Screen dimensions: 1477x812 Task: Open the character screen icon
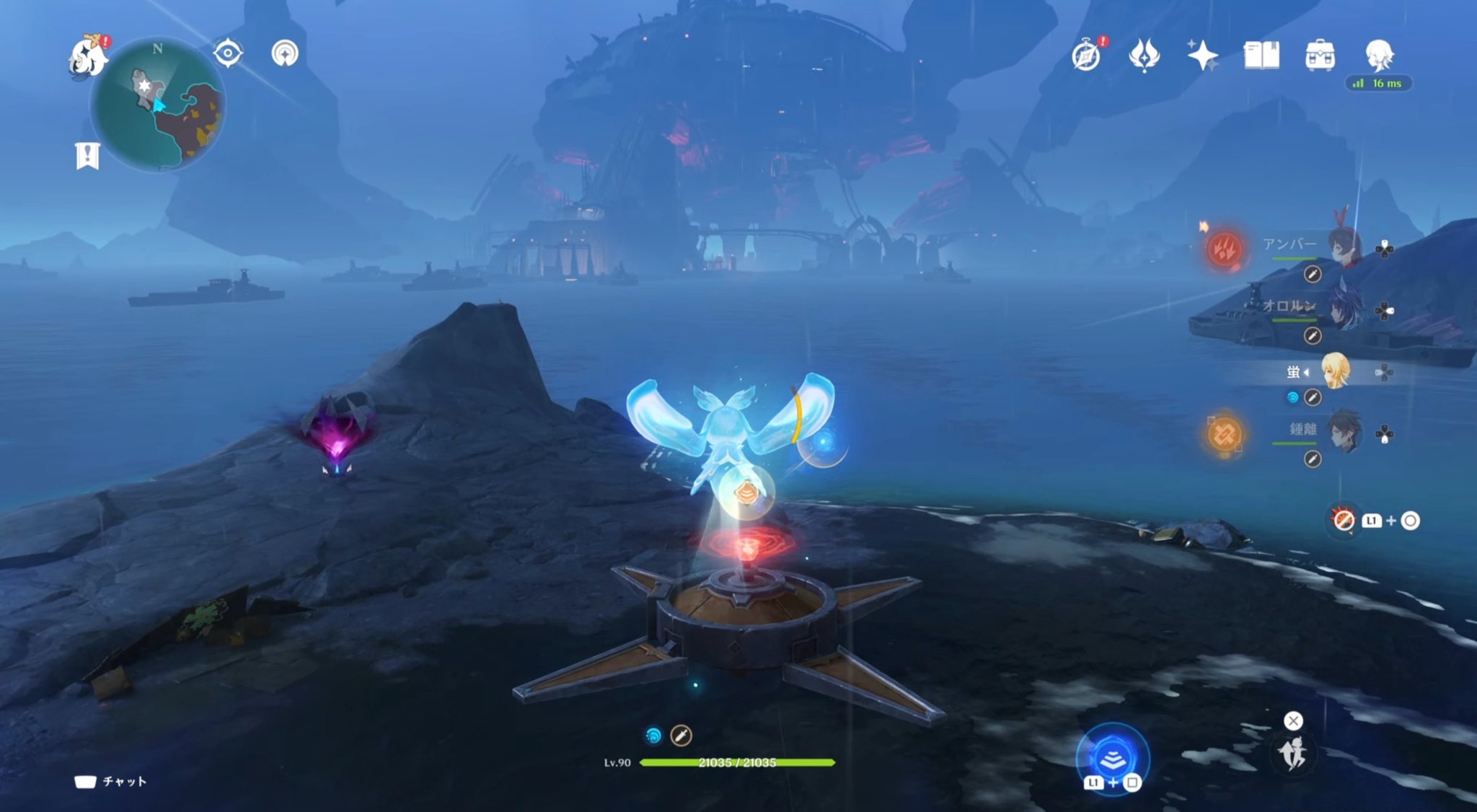tap(1379, 54)
